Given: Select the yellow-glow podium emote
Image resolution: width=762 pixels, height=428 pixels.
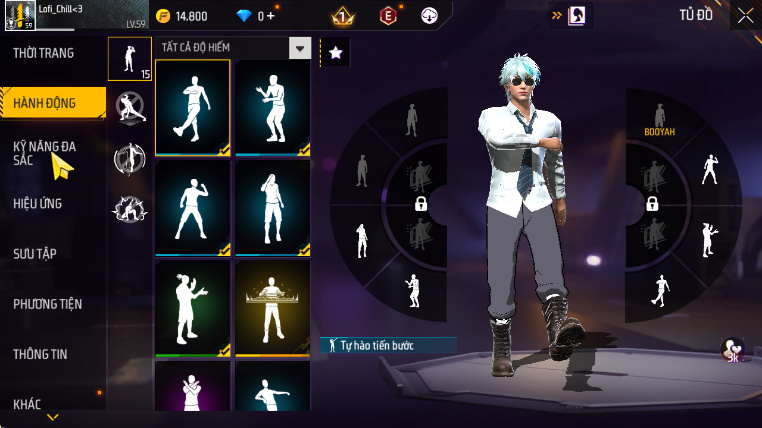Looking at the screenshot, I should pos(273,308).
